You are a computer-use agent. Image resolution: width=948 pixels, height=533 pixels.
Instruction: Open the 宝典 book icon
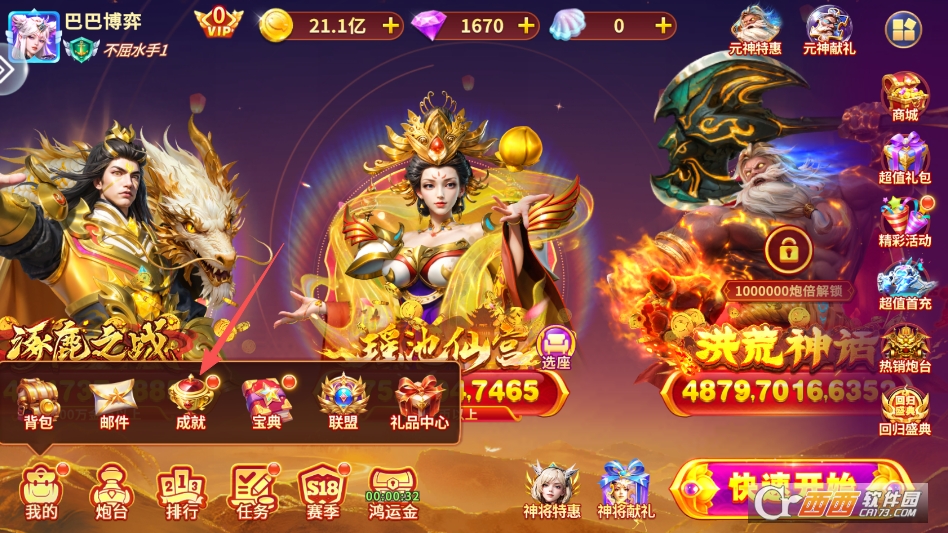[266, 402]
